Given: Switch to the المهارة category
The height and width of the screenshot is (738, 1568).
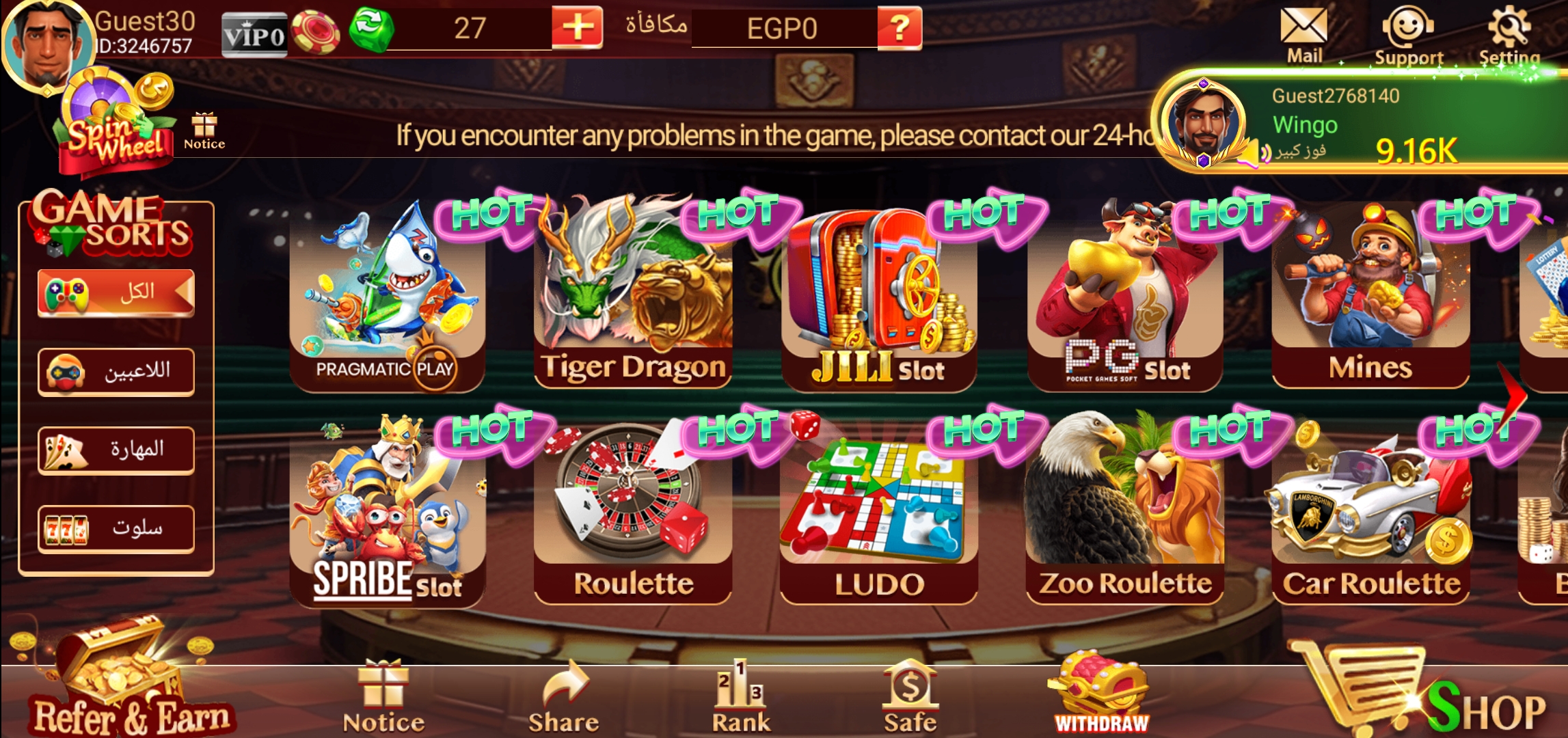Looking at the screenshot, I should point(115,450).
